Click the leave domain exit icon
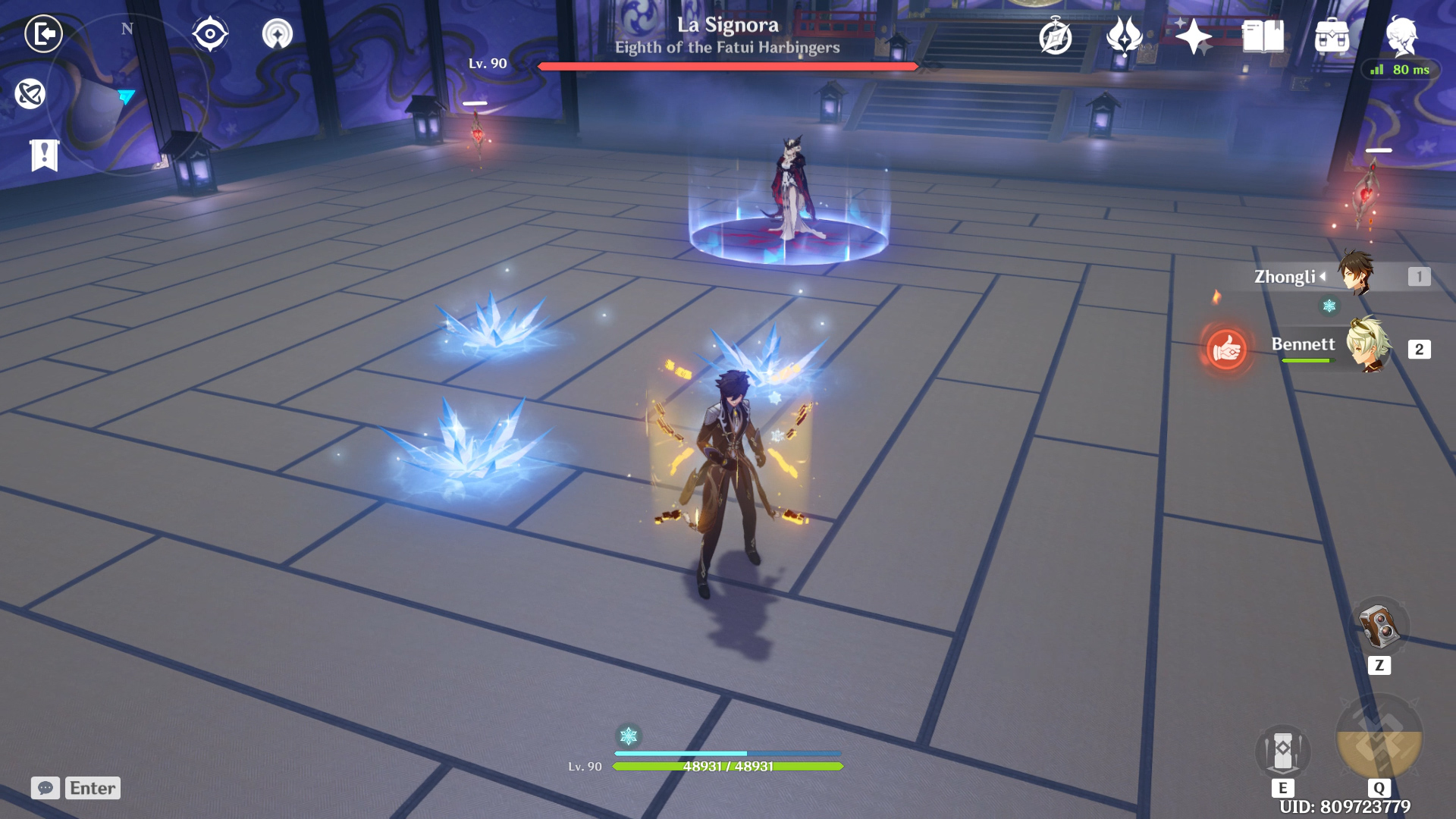 coord(43,34)
